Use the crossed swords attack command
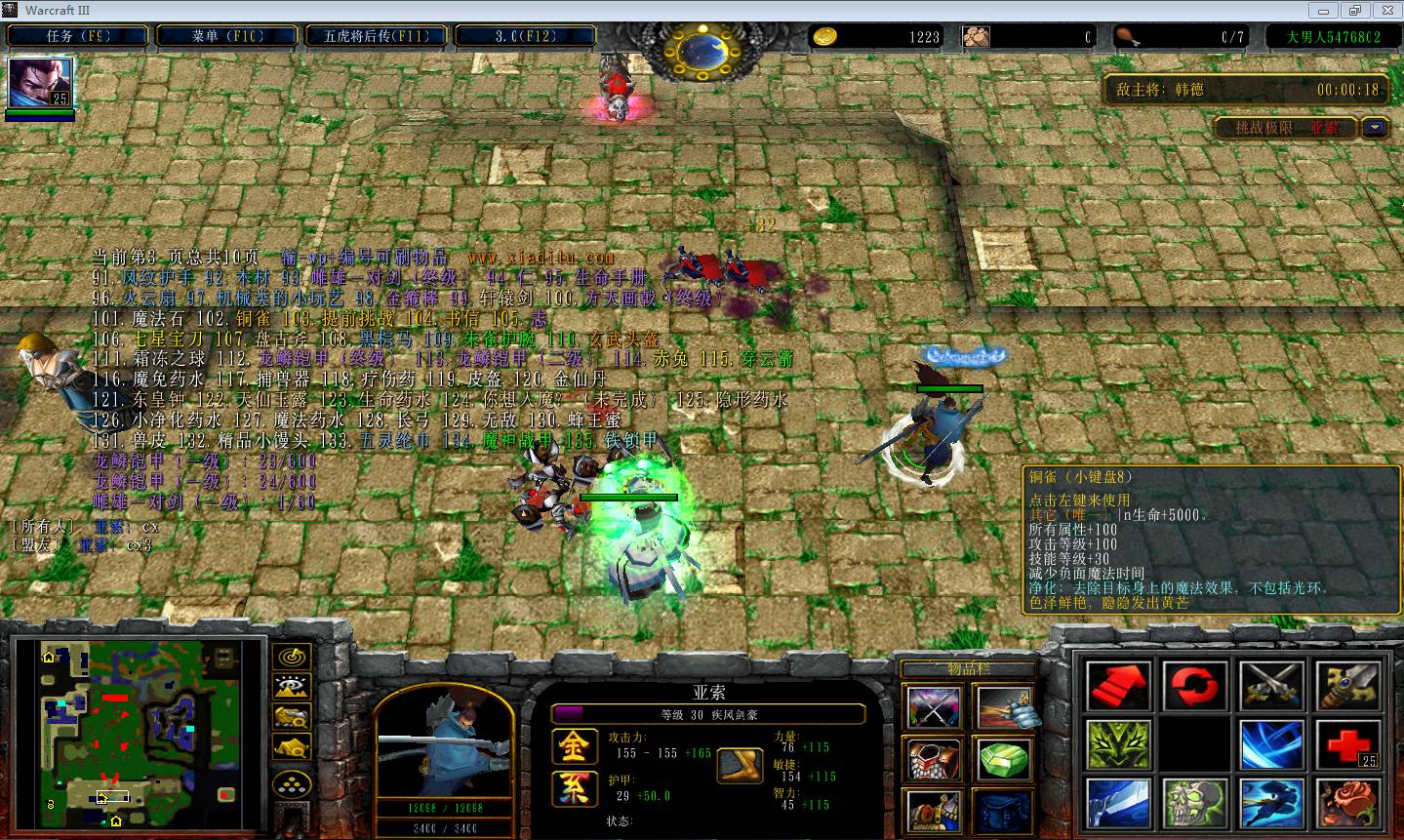1404x840 pixels. (1271, 686)
